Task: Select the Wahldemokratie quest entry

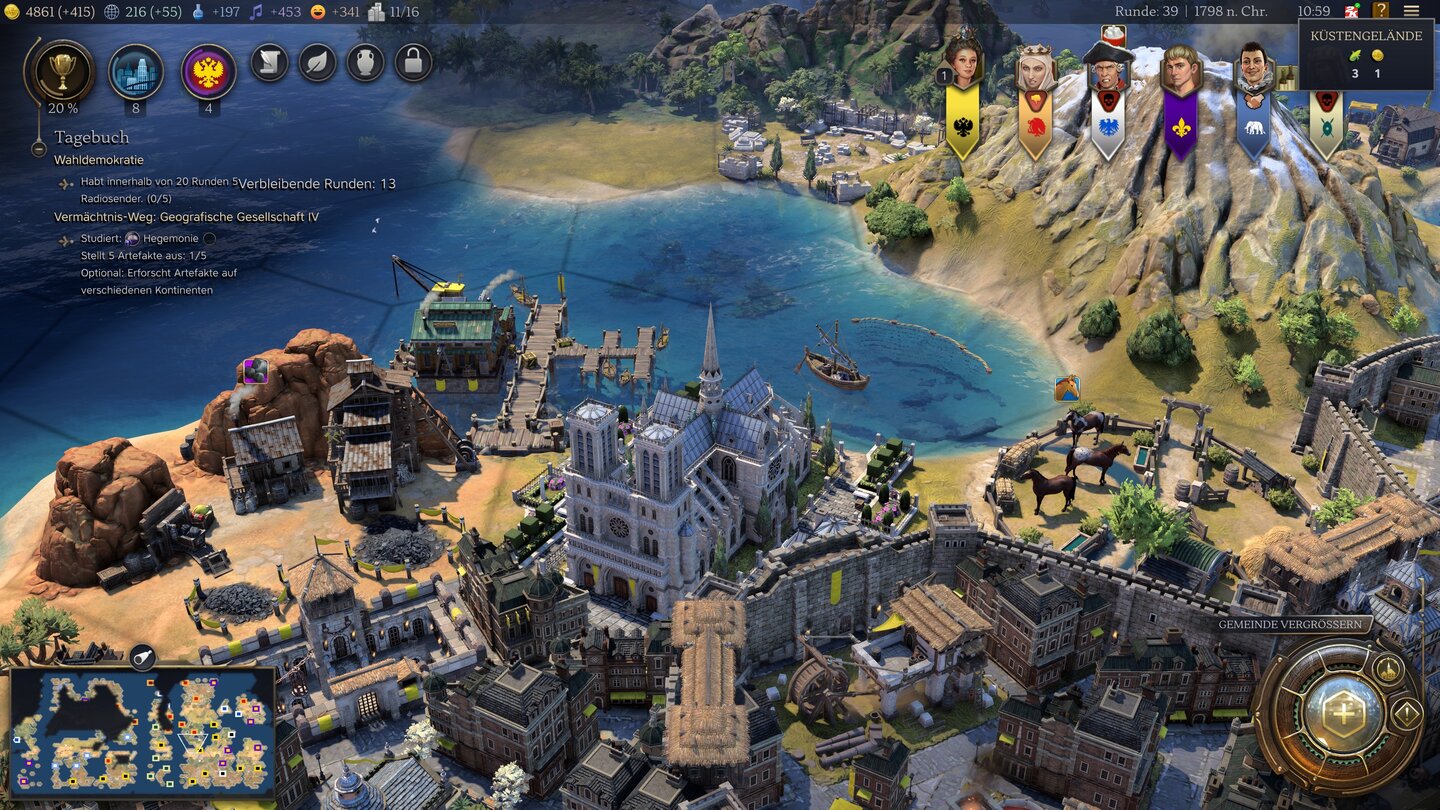Action: click(x=99, y=160)
